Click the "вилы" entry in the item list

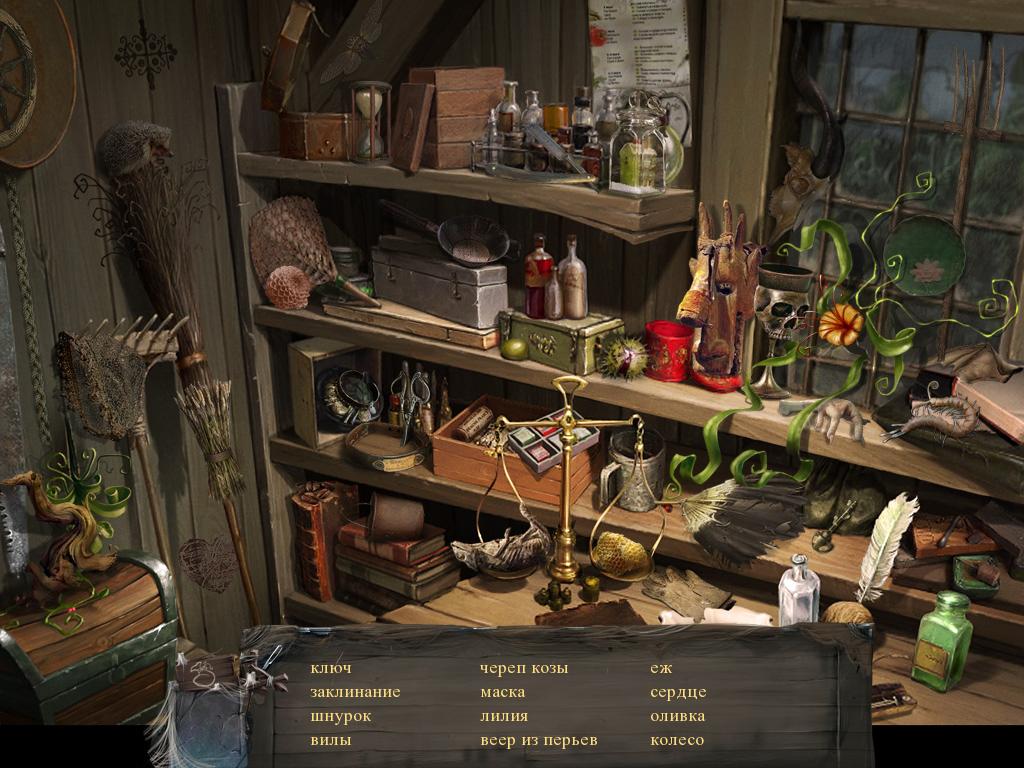pos(330,741)
